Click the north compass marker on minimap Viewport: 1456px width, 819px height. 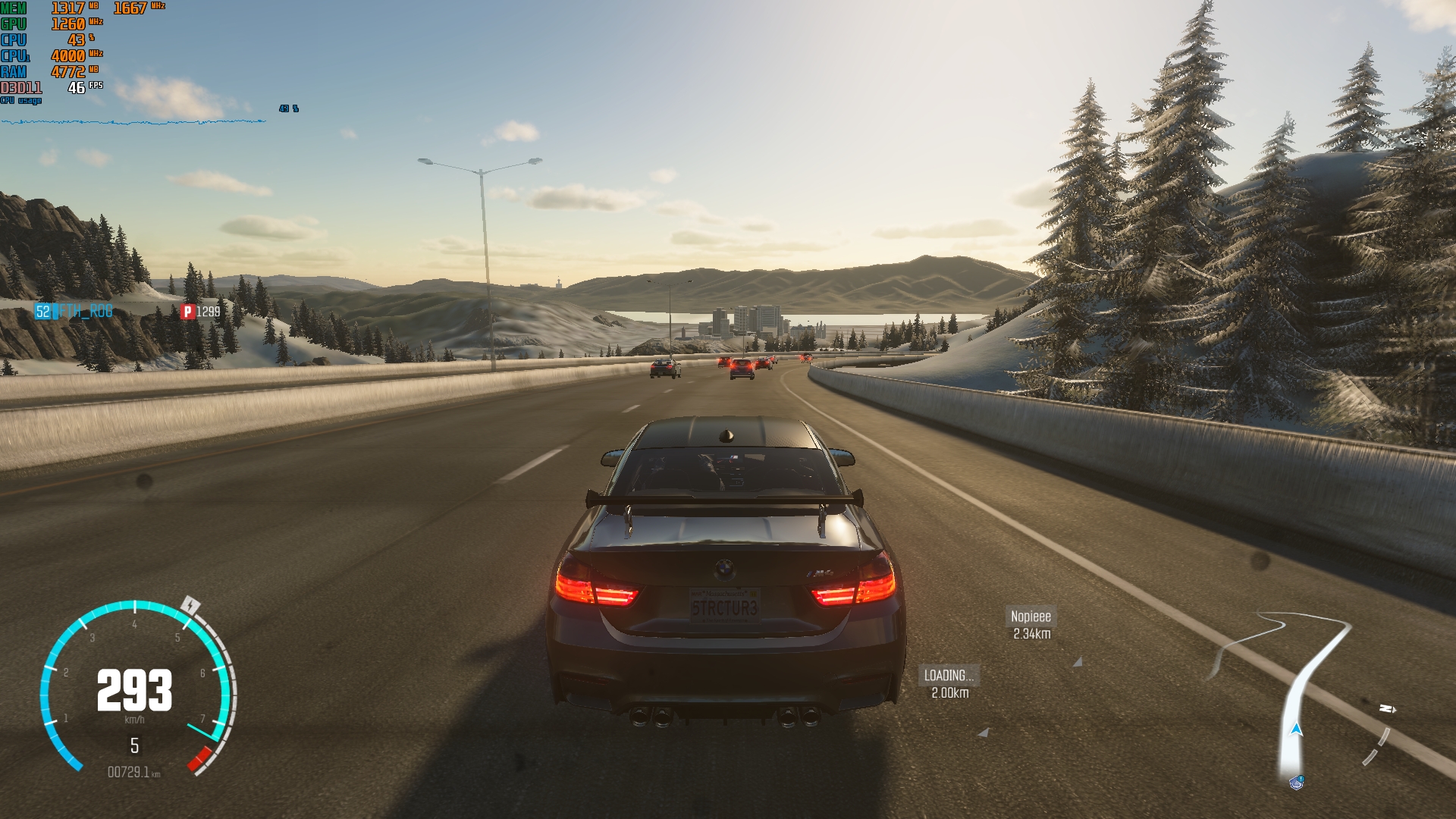click(x=1387, y=709)
